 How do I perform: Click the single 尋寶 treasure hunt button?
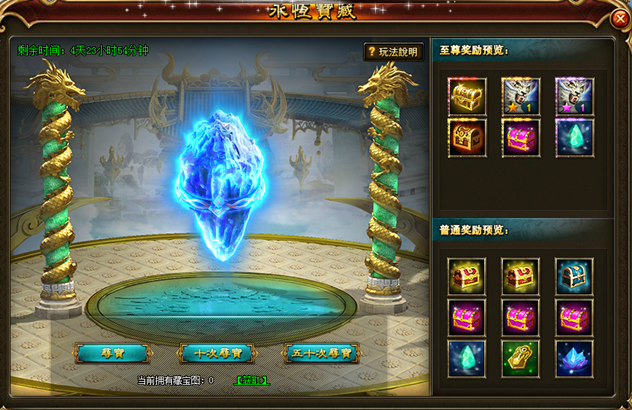(112, 353)
